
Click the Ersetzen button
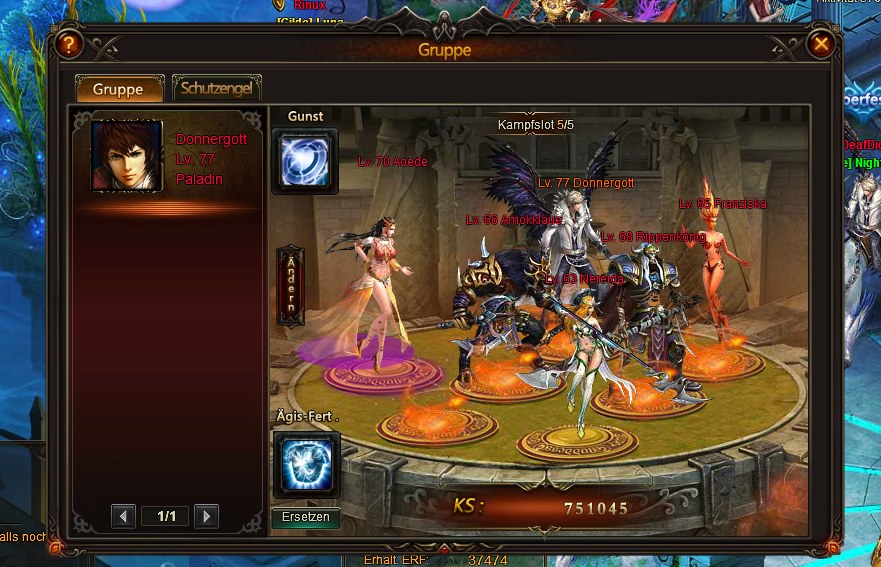coord(306,518)
